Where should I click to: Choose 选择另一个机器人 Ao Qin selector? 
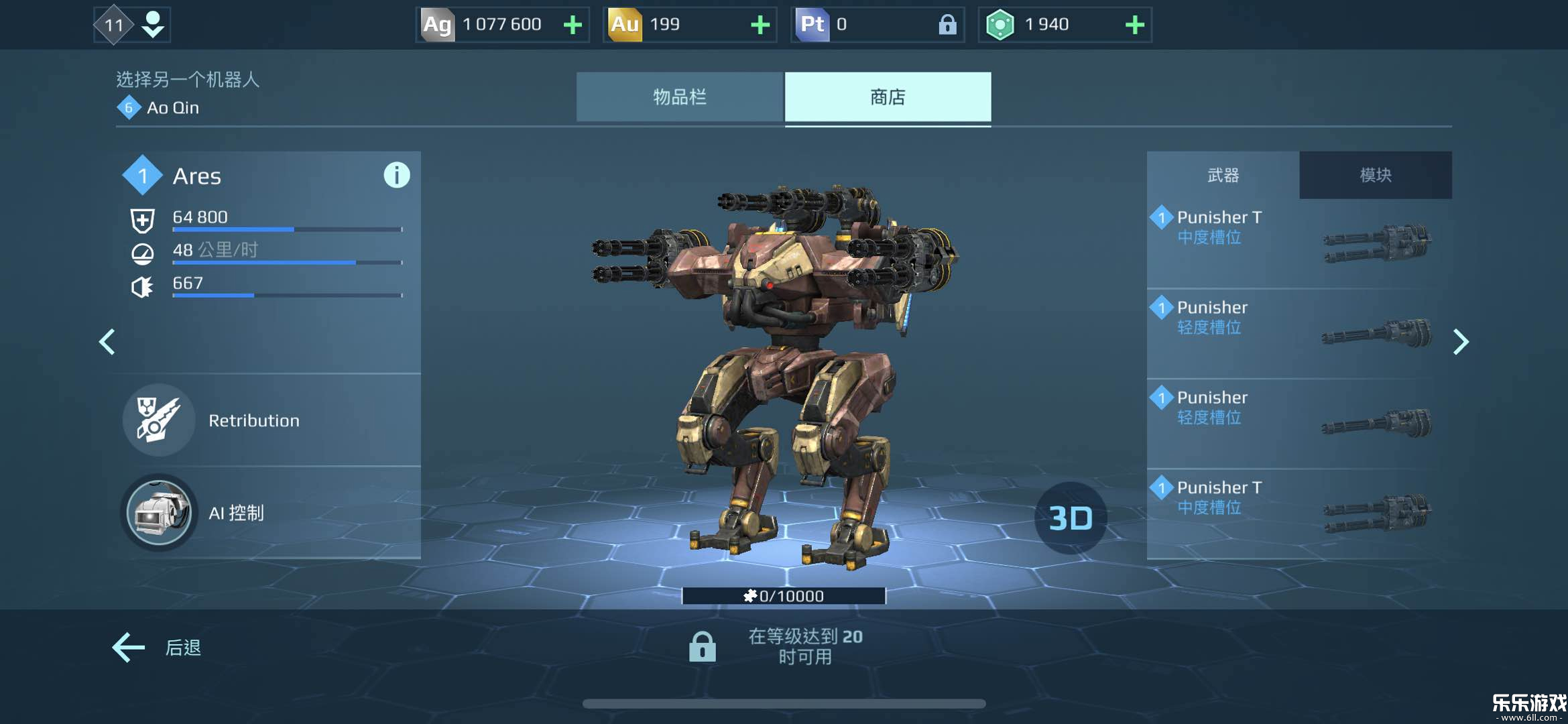click(187, 93)
